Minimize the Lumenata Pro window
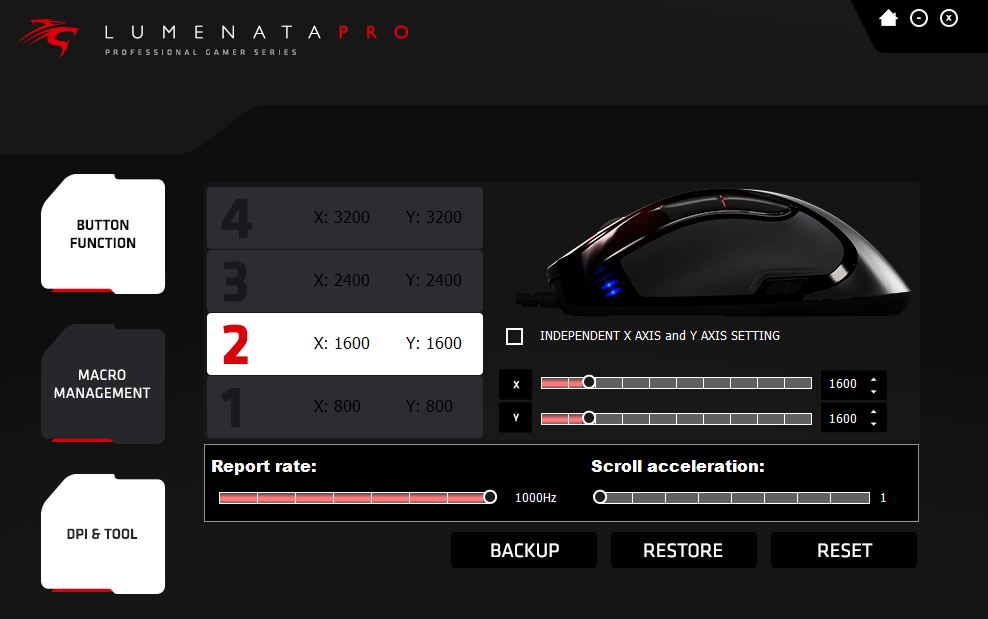The image size is (988, 619). [919, 18]
